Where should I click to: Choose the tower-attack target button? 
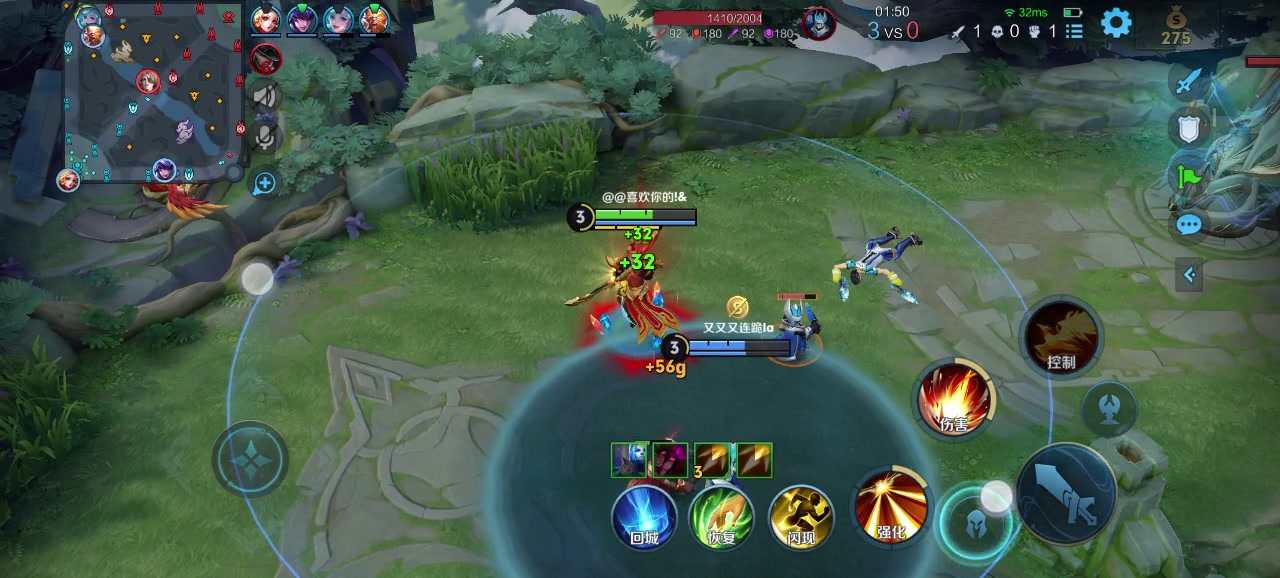pos(1109,408)
